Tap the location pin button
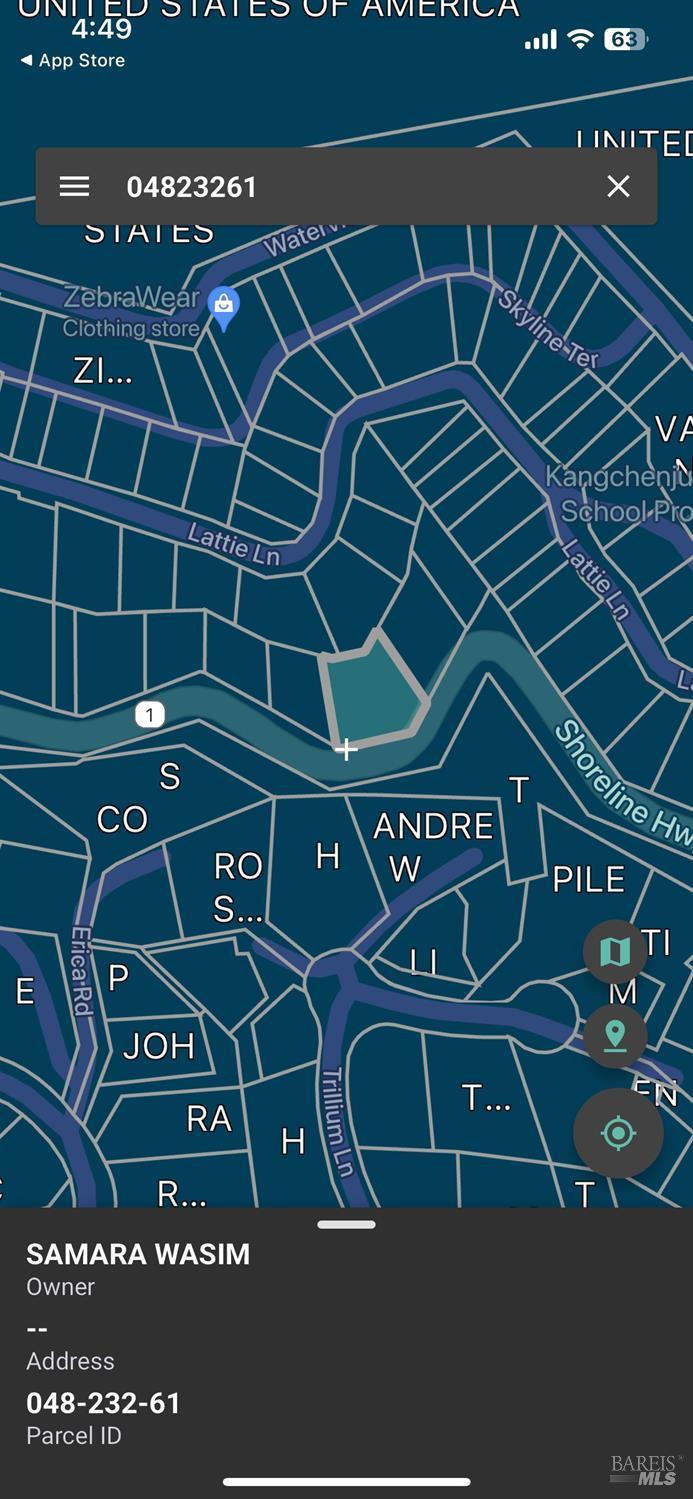 coord(614,1035)
